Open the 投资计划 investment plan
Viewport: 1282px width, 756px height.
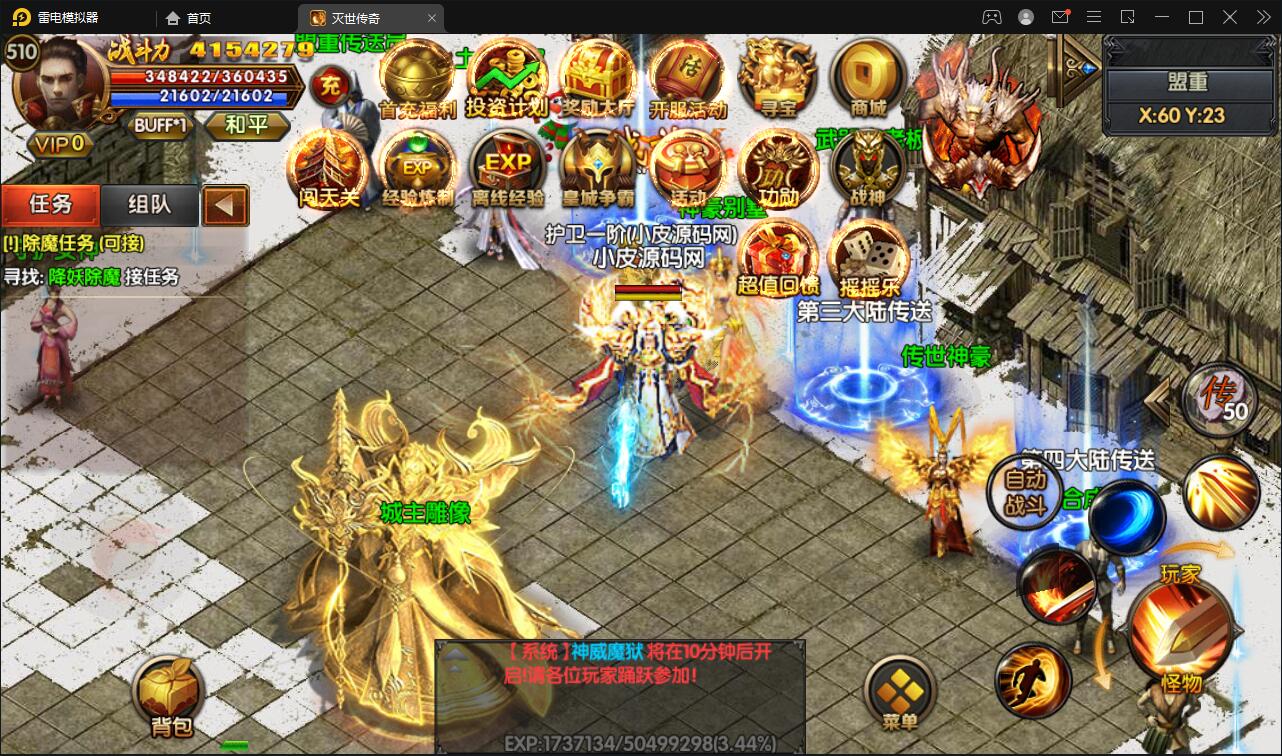506,78
